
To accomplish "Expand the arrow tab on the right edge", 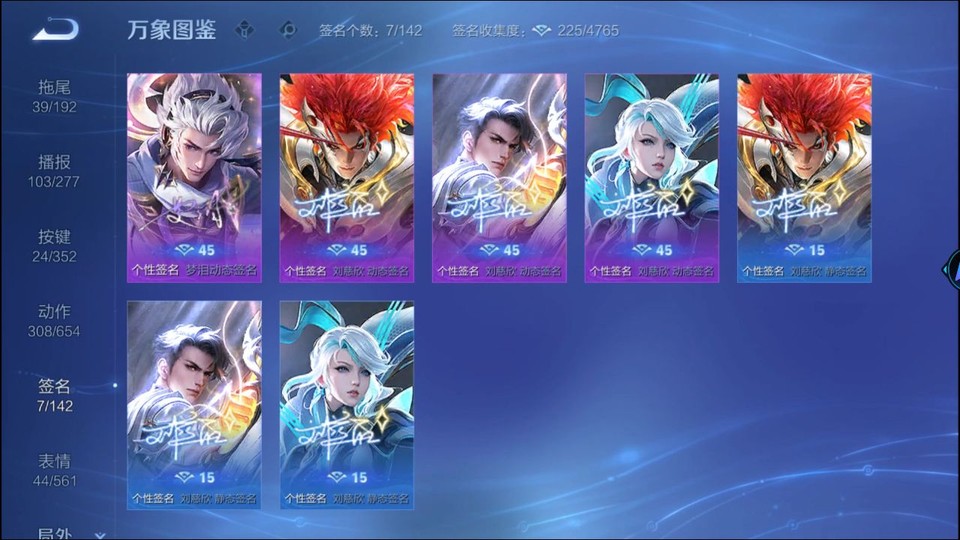I will point(951,269).
